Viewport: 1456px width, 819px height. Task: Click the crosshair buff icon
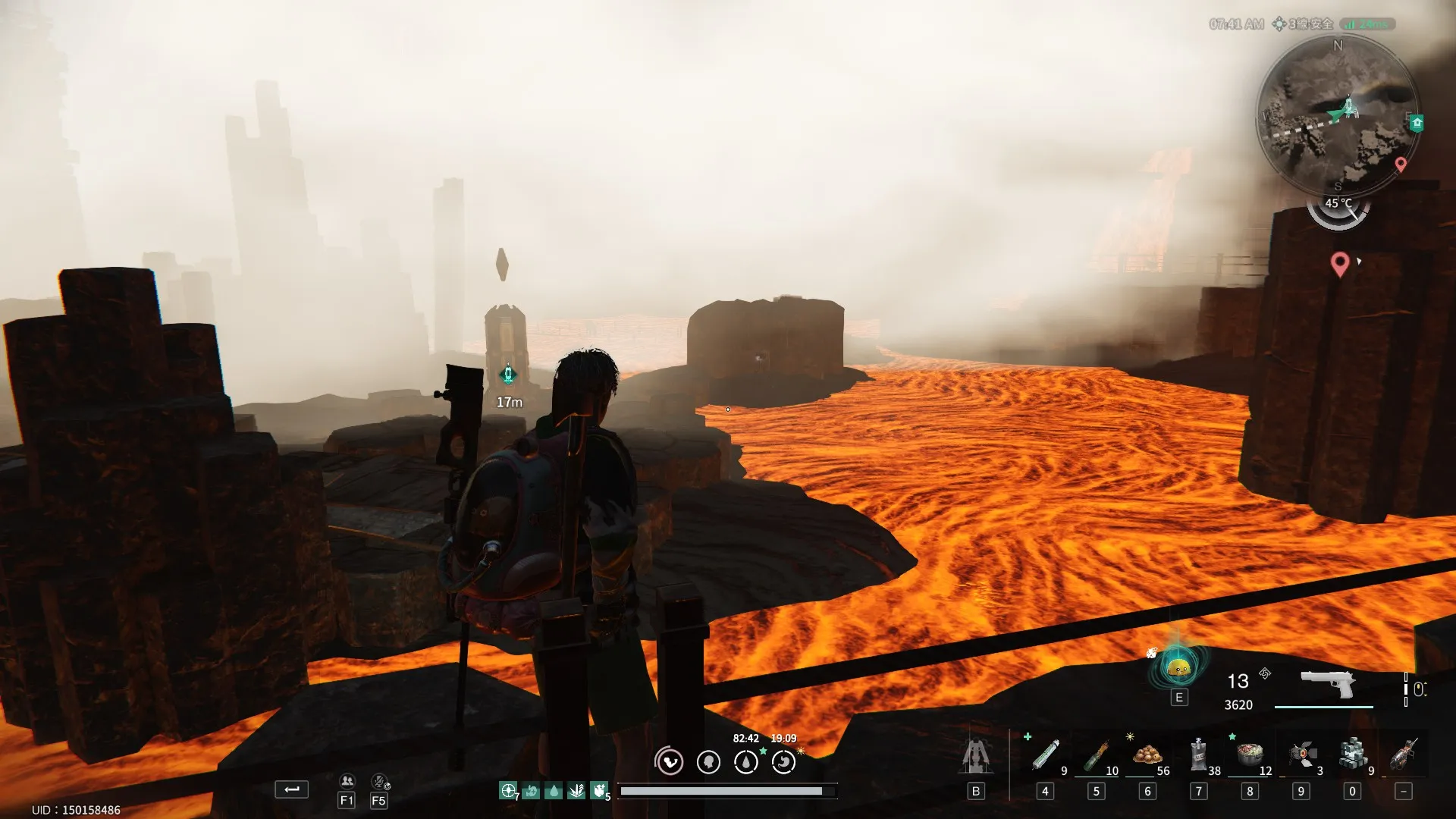[507, 791]
